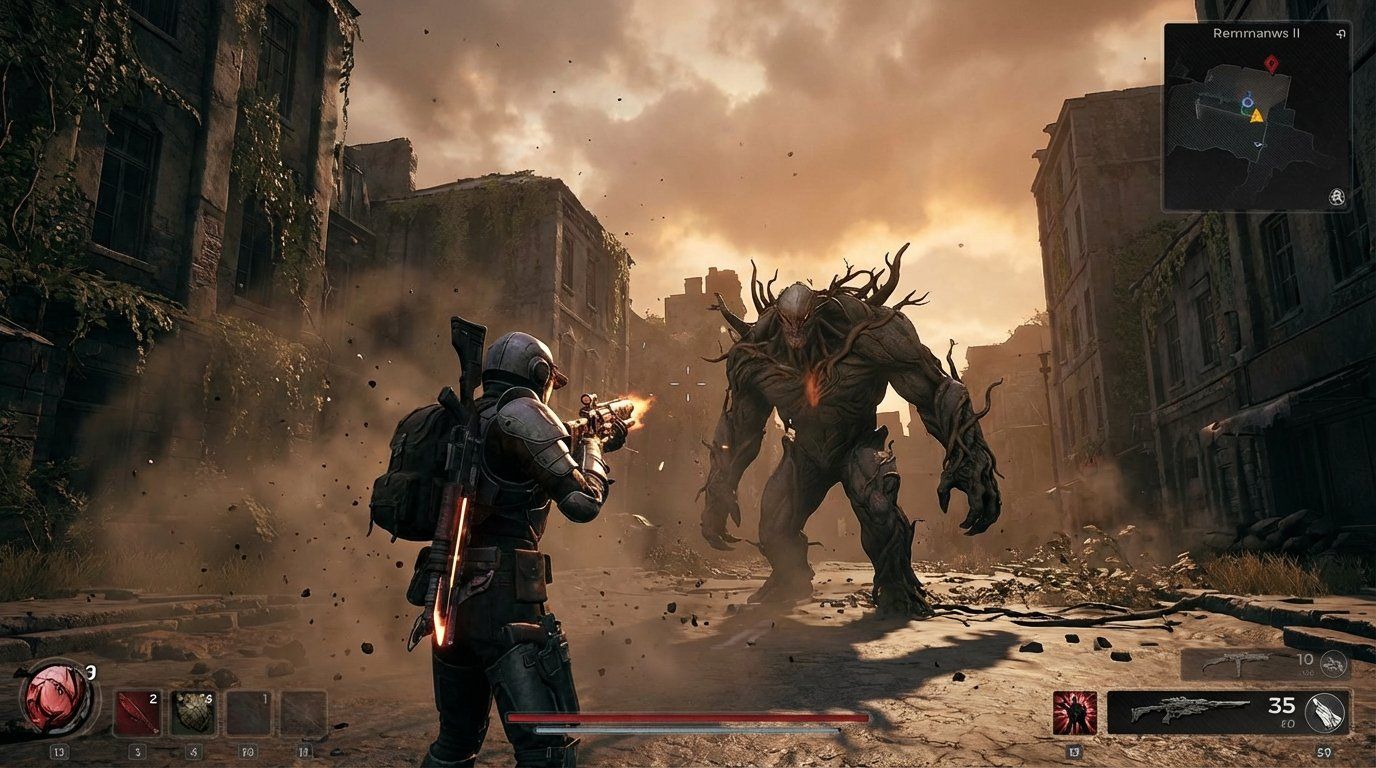Select the yellow triangle objective marker on minimap

tap(1257, 117)
